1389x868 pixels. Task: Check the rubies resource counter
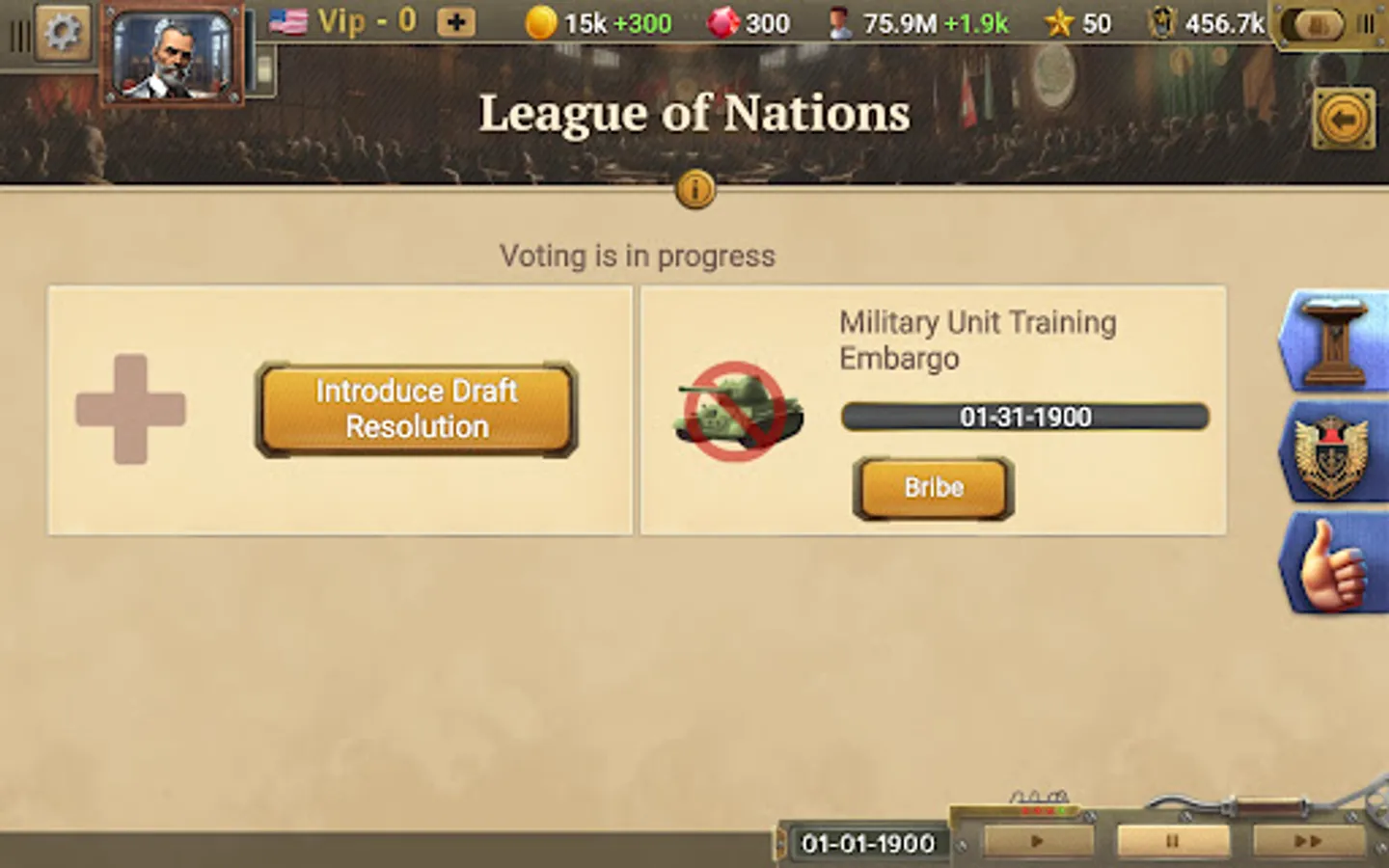pos(748,22)
